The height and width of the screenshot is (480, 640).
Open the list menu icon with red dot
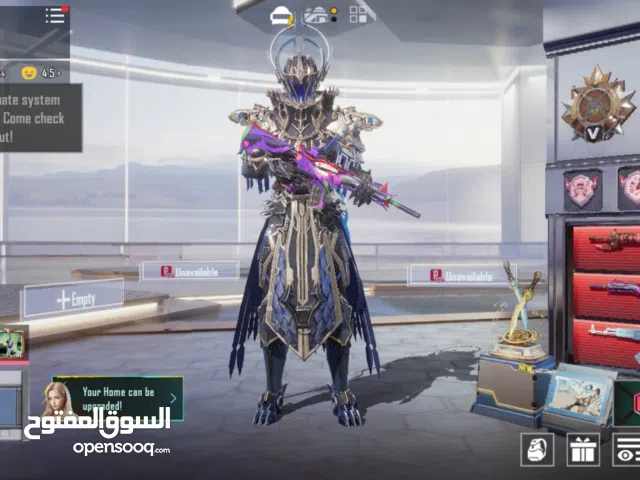coord(55,15)
